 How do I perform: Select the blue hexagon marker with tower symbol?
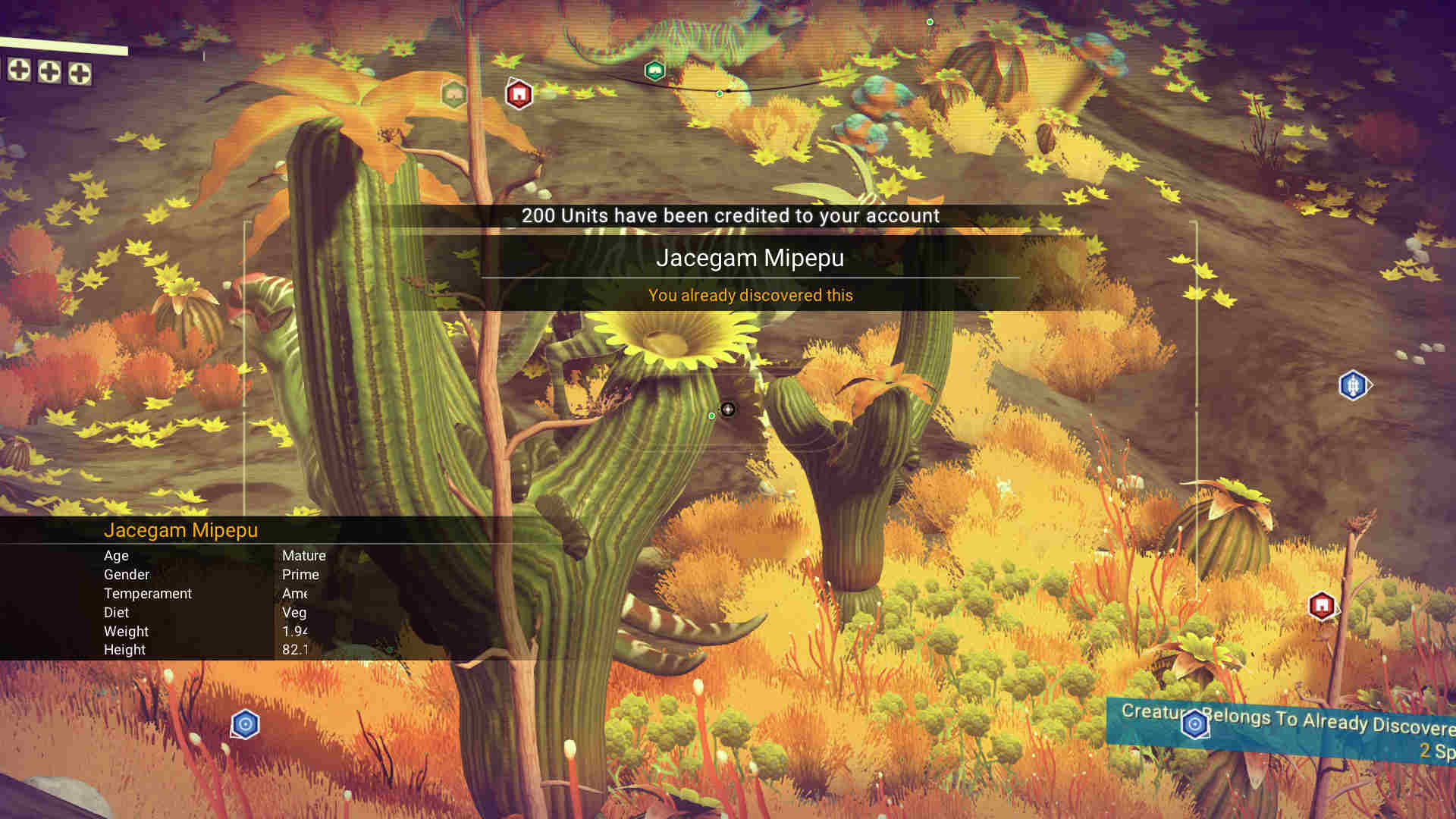[x=1353, y=385]
